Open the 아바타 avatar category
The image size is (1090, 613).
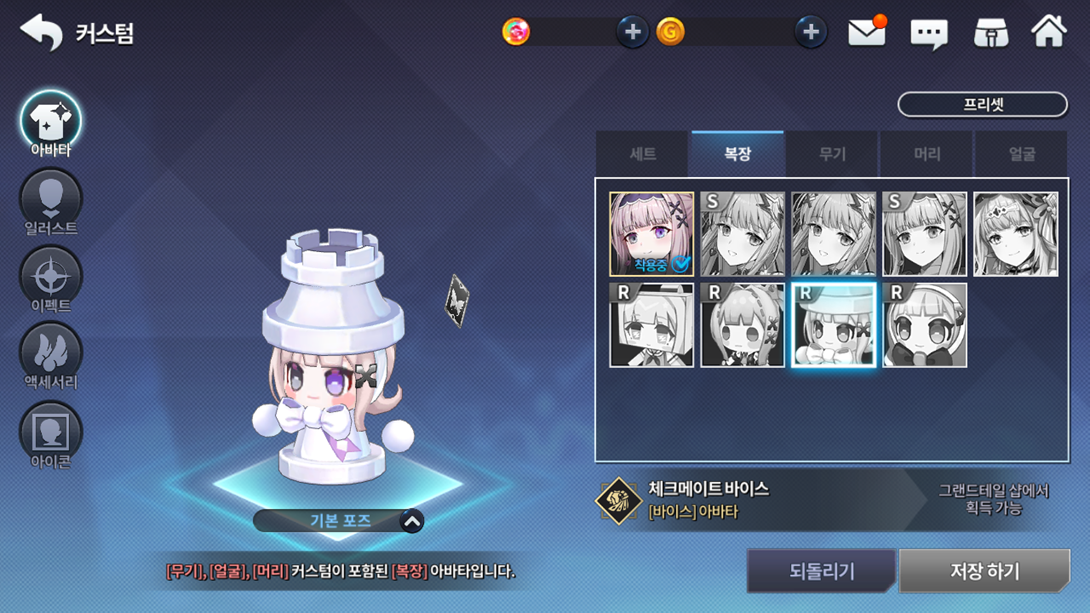[x=51, y=124]
